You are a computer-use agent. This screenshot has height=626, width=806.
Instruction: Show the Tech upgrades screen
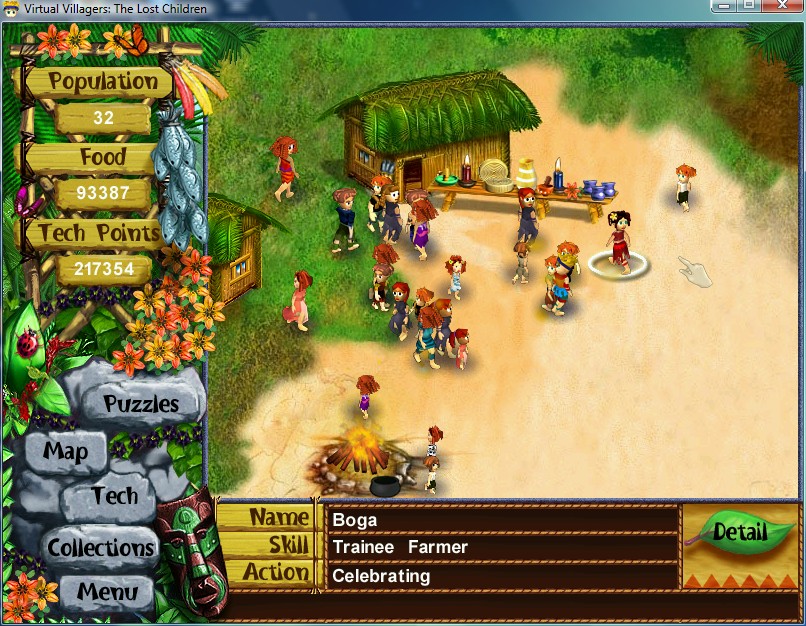coord(114,495)
